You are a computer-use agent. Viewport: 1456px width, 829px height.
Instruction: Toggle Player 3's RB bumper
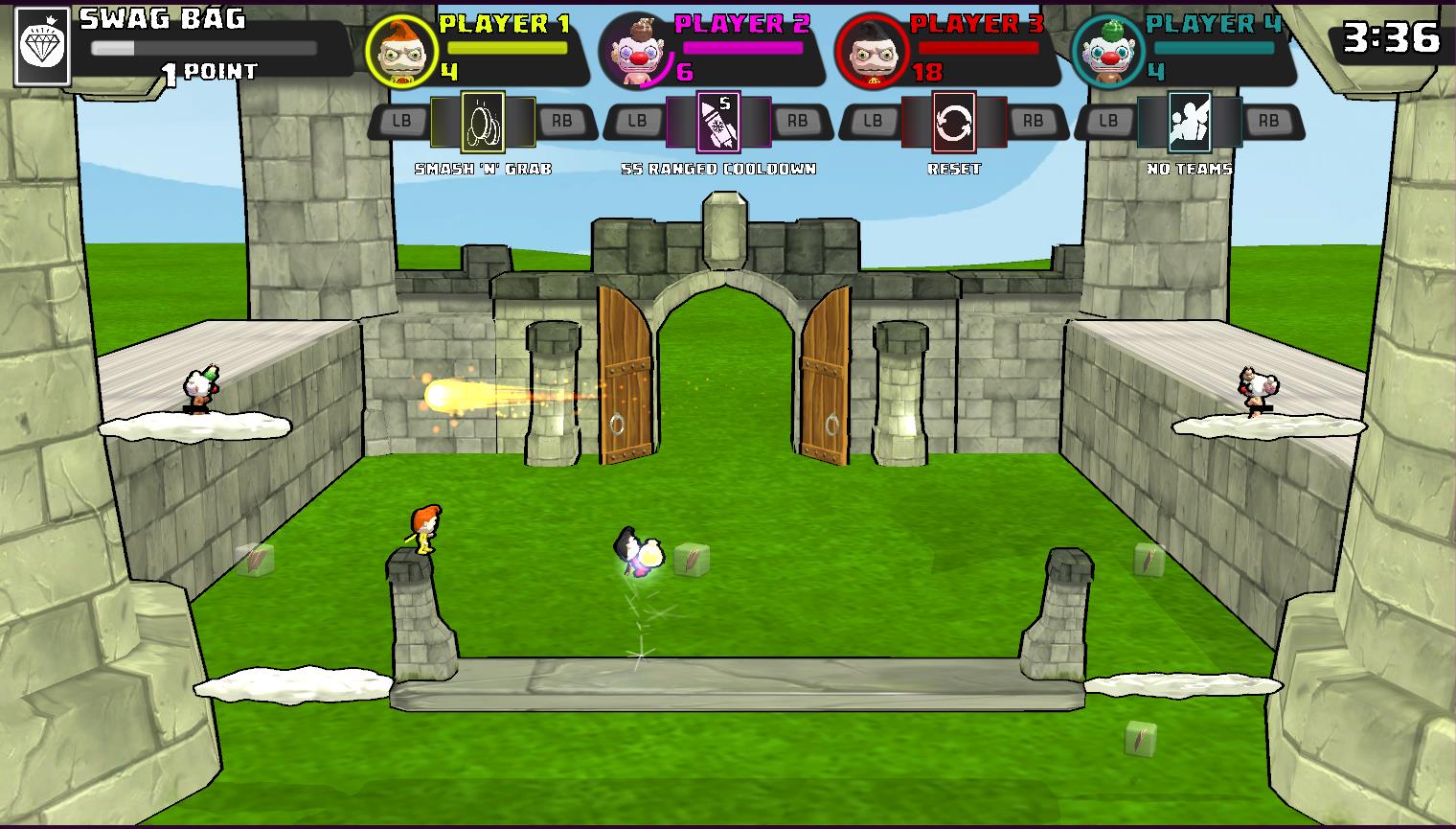1034,121
